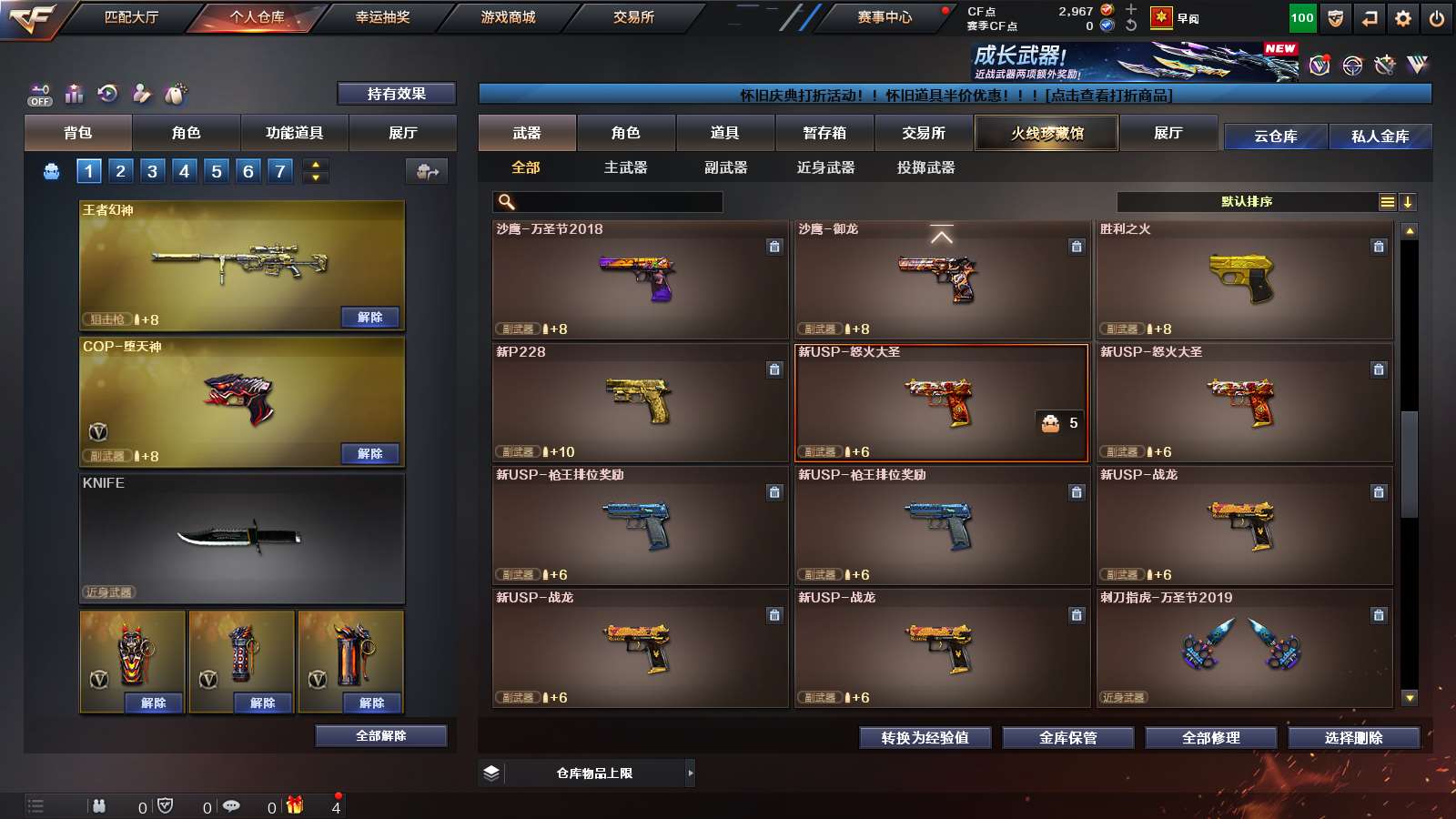Viewport: 1456px width, 819px height.
Task: Open the 火线珍藏馆 tab
Action: (x=1046, y=133)
